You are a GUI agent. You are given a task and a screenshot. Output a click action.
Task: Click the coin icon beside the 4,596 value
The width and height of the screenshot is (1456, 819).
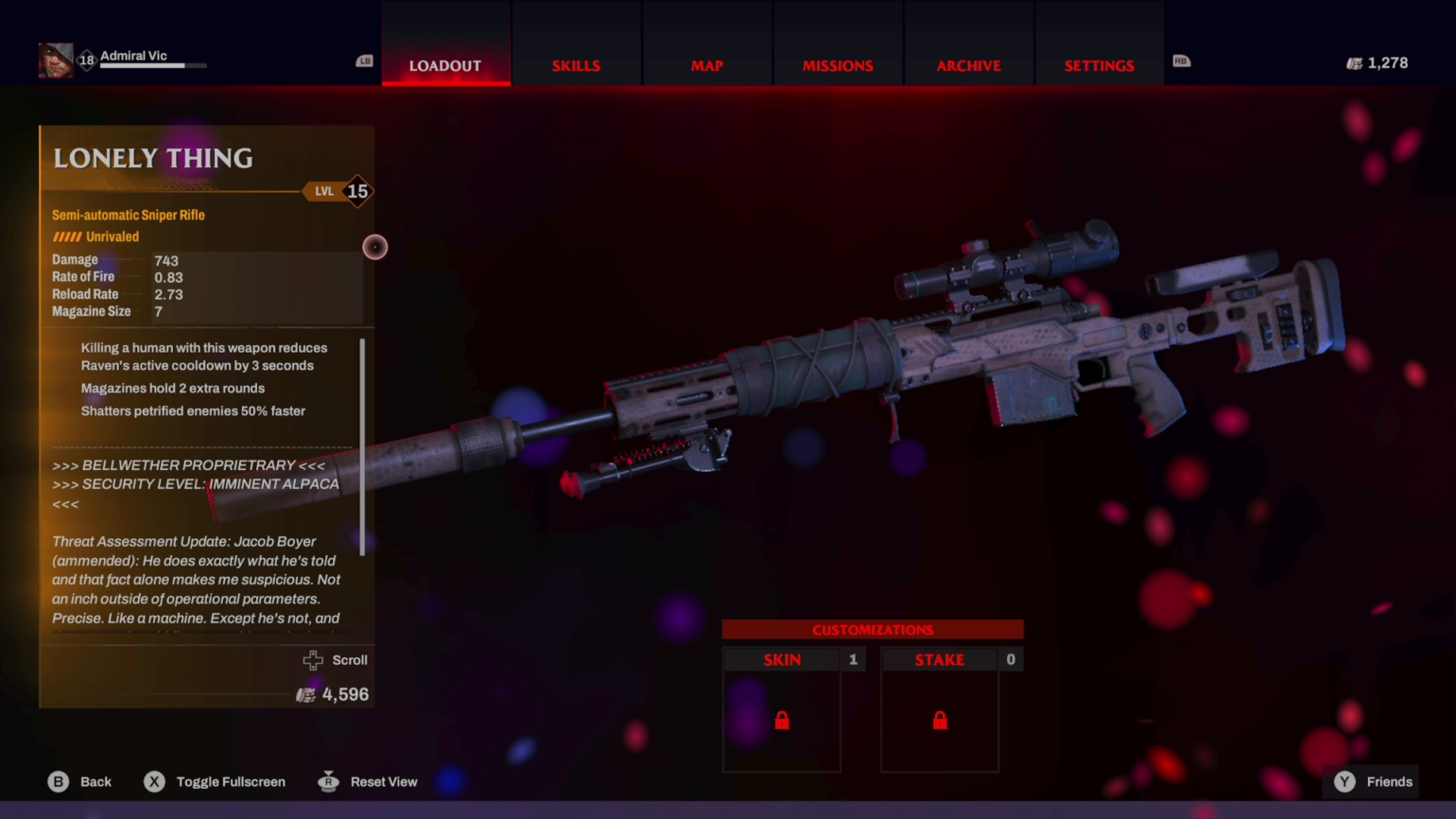[304, 694]
